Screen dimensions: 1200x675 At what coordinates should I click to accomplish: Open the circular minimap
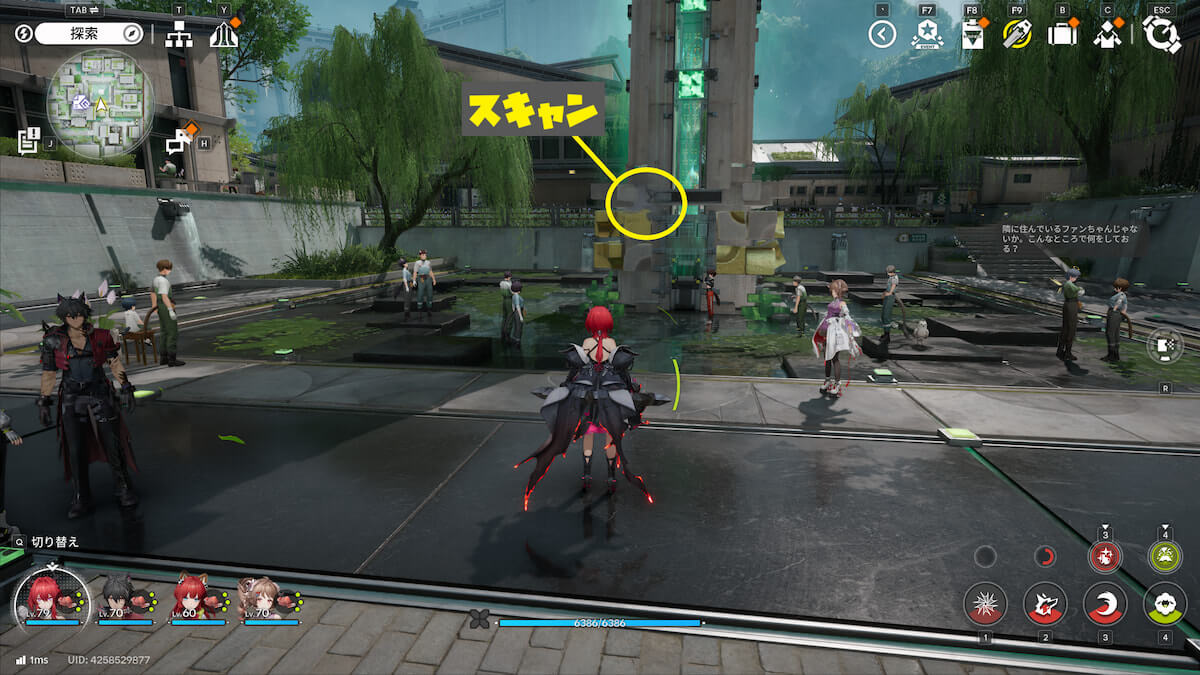[100, 103]
